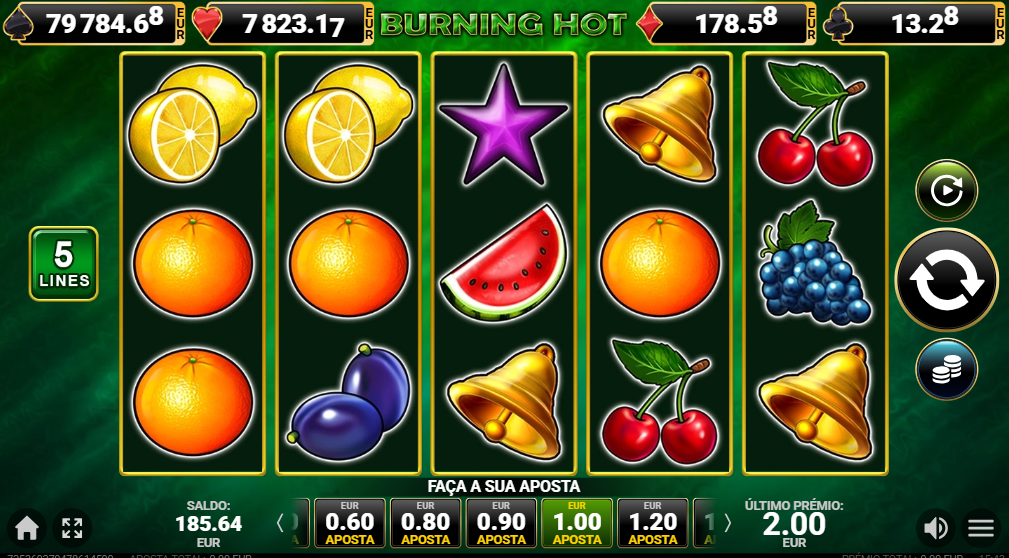This screenshot has height=558, width=1009.
Task: Set the bet to 1.20 EUR
Action: point(653,523)
